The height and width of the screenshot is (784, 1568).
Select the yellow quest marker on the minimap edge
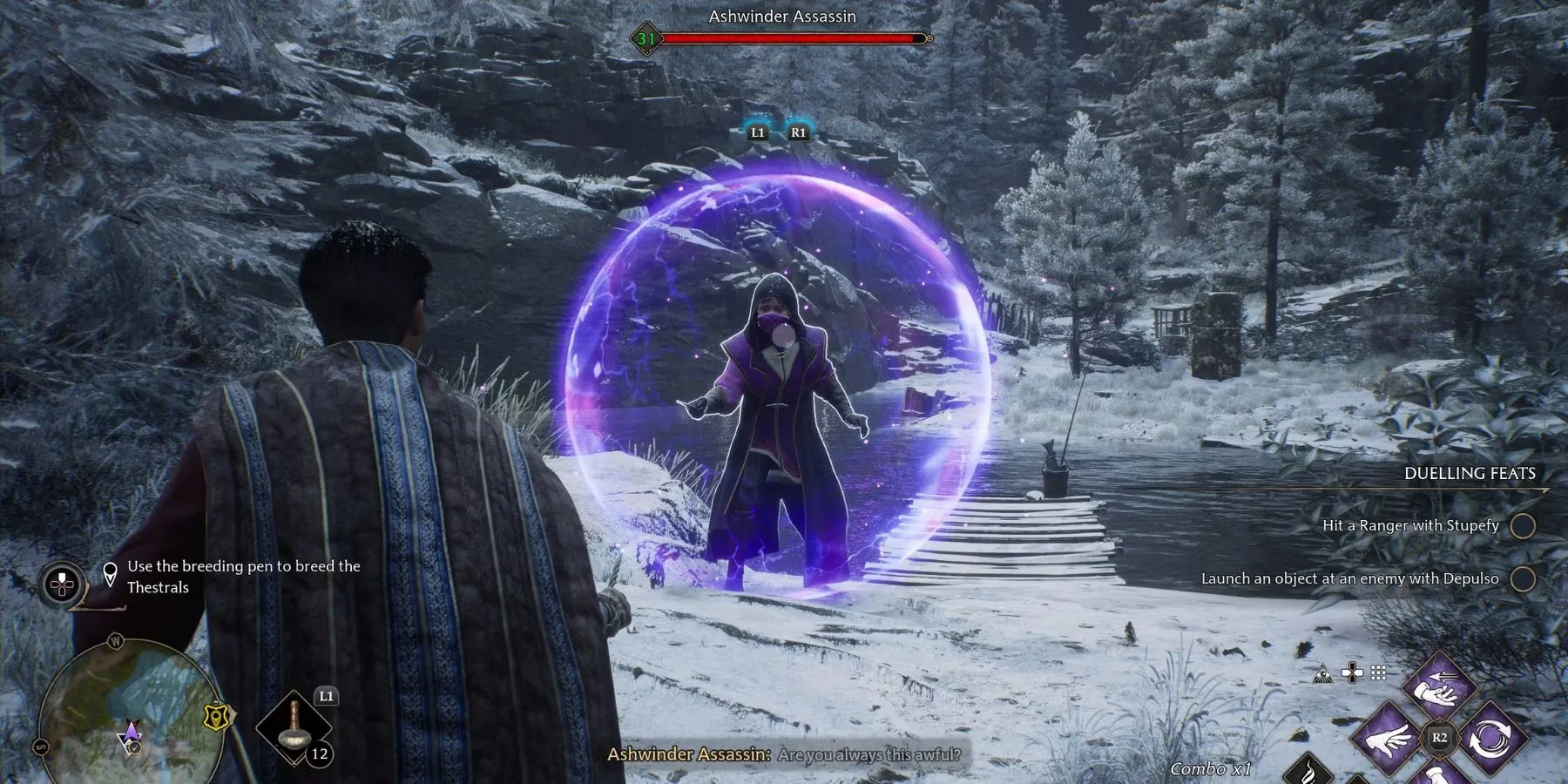tap(213, 716)
